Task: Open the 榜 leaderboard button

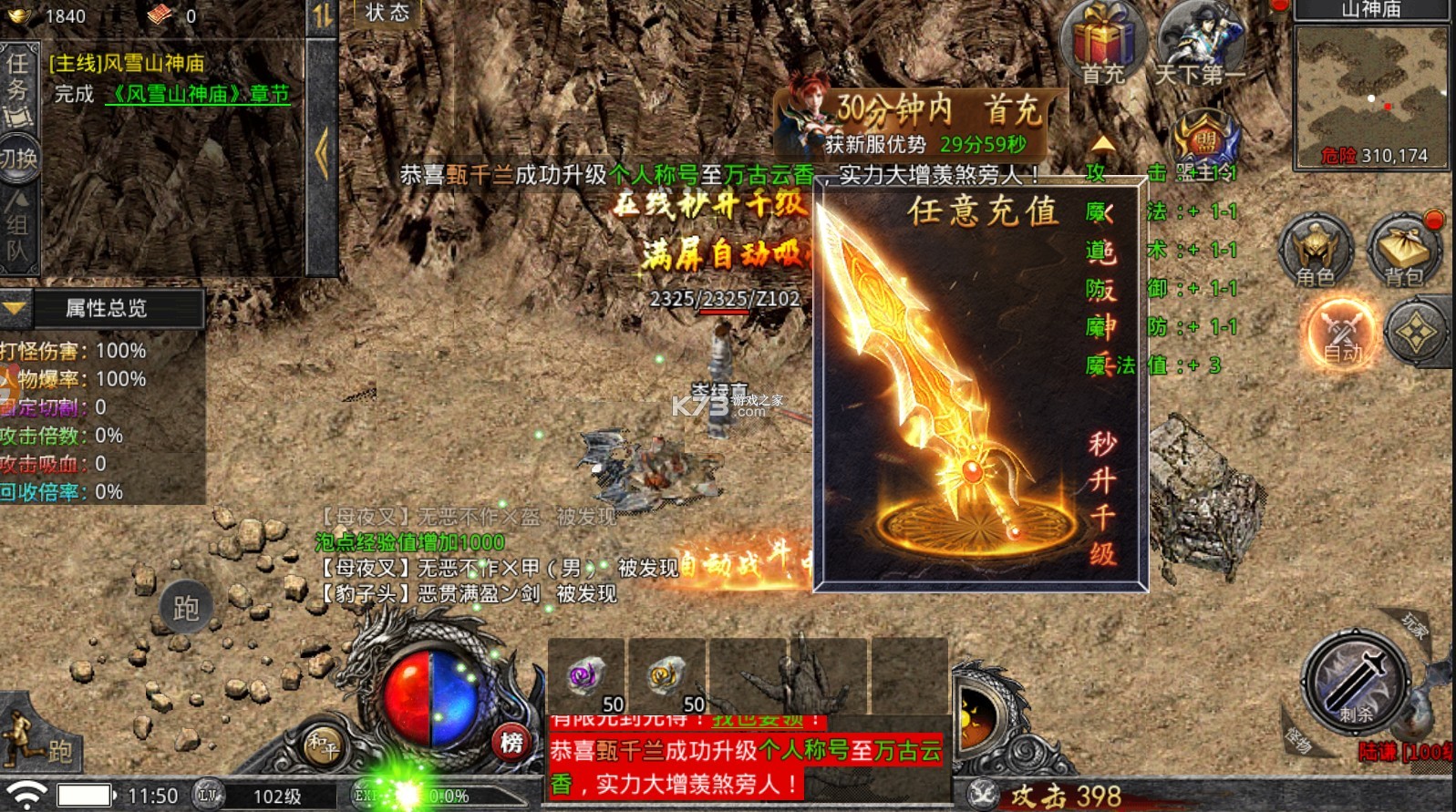Action: [511, 744]
